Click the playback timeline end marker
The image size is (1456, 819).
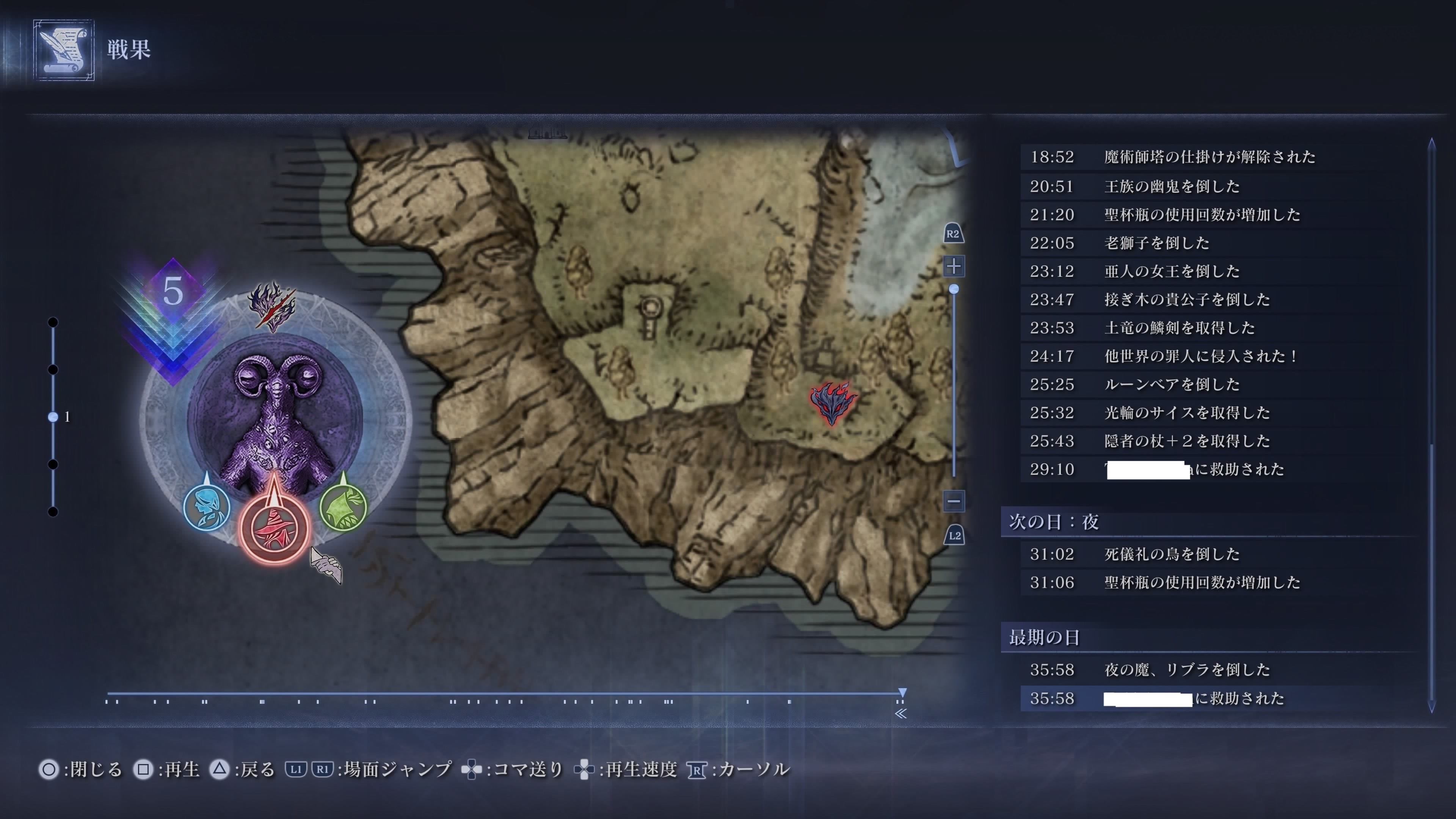click(x=902, y=693)
